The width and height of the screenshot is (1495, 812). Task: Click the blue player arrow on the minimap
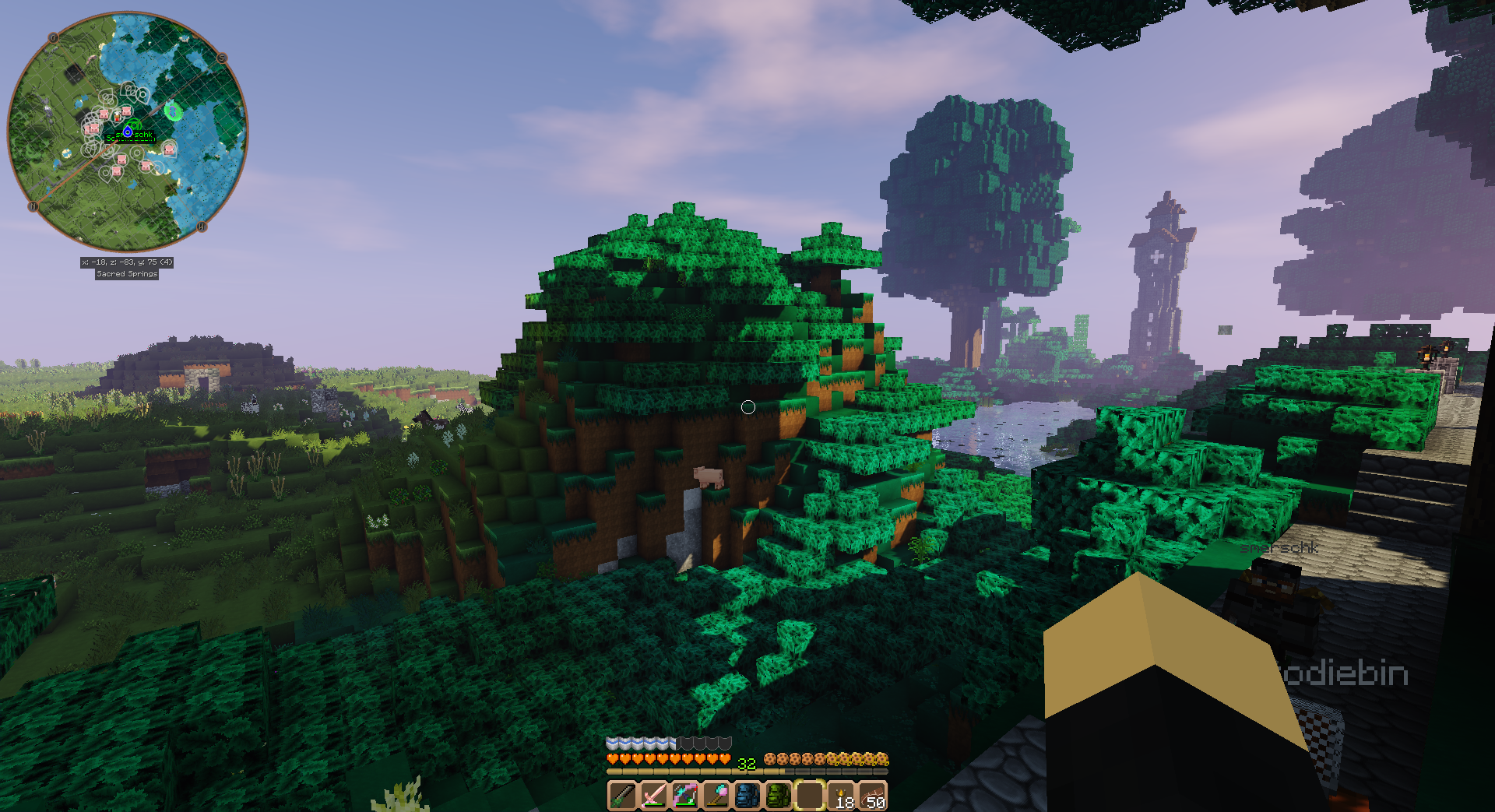tap(128, 132)
